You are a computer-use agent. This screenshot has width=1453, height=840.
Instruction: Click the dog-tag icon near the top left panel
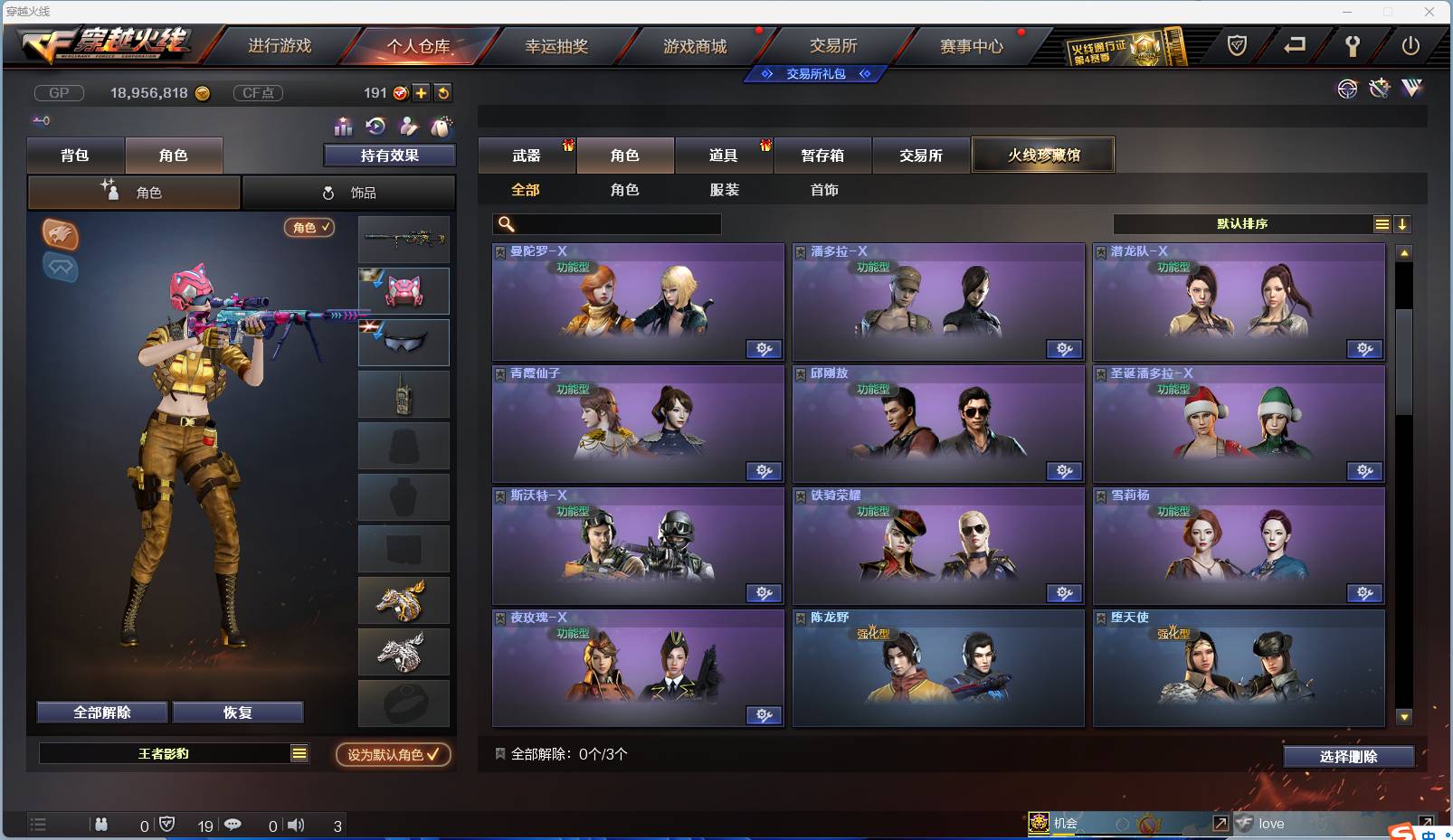(441, 127)
